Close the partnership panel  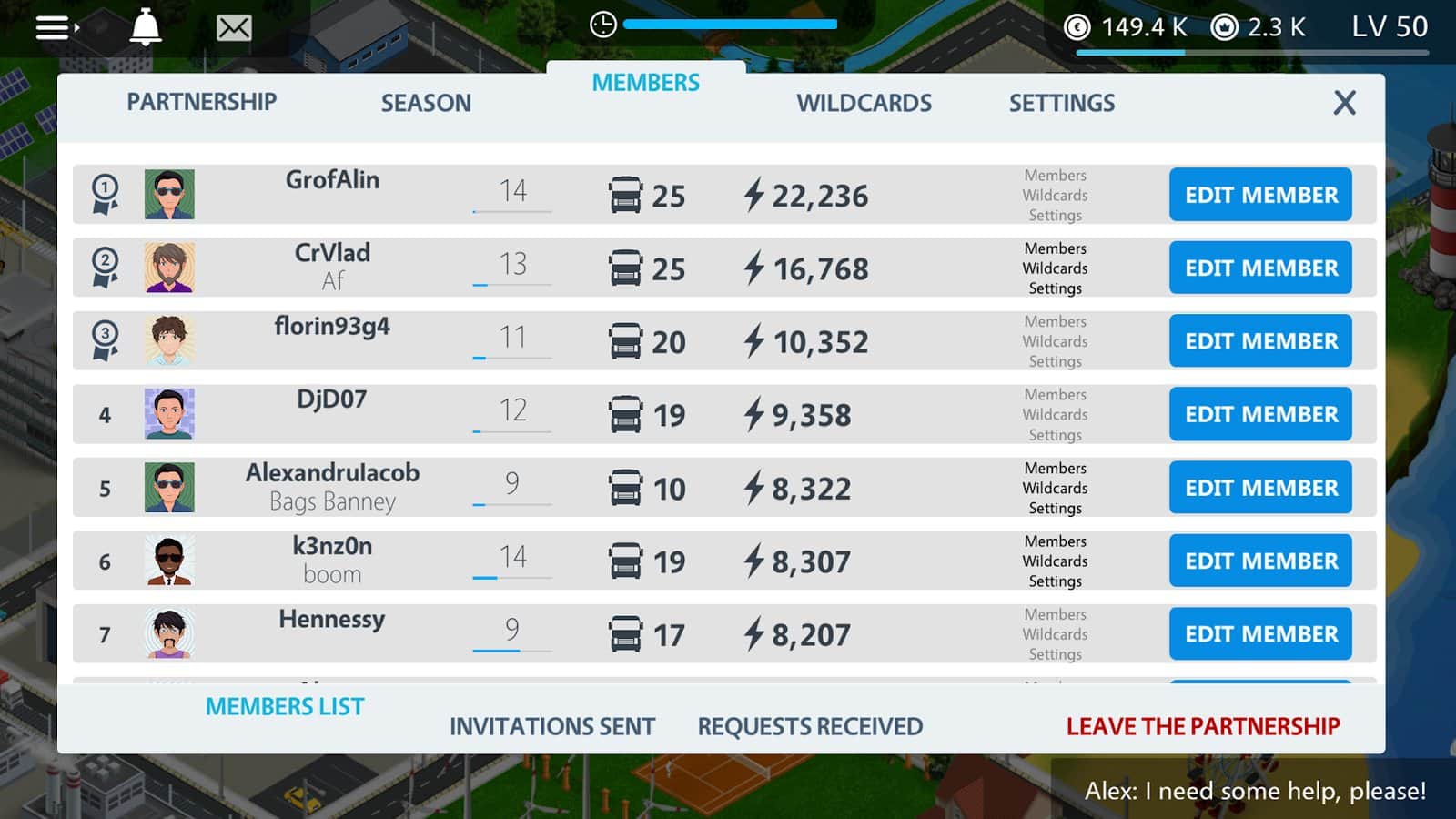[x=1344, y=103]
